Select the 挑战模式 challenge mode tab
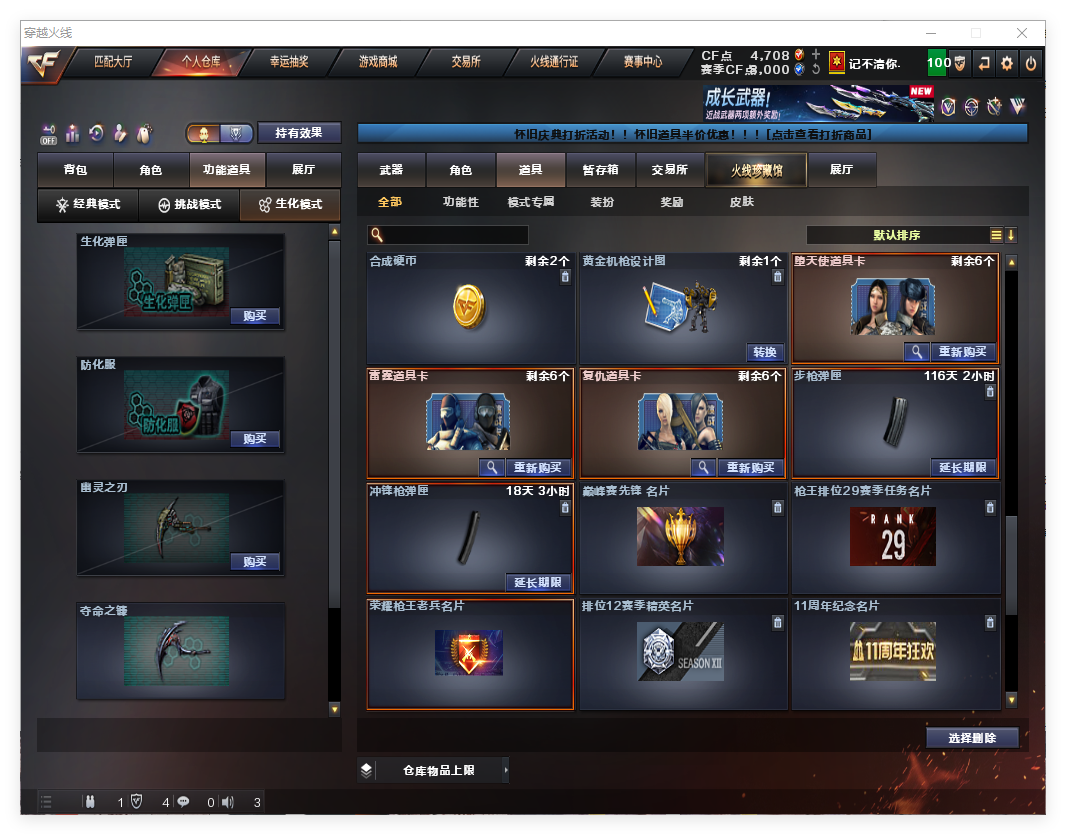Image resolution: width=1066 pixels, height=835 pixels. [189, 204]
